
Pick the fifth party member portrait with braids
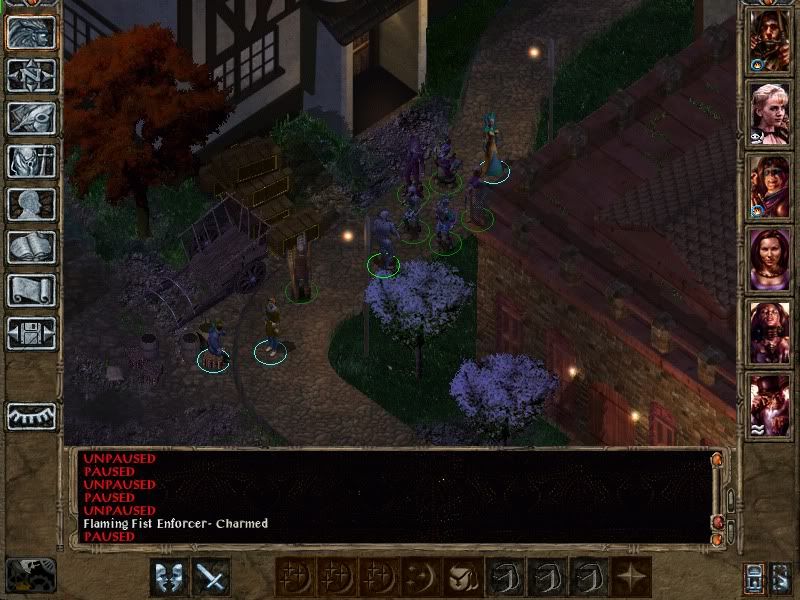tap(771, 333)
